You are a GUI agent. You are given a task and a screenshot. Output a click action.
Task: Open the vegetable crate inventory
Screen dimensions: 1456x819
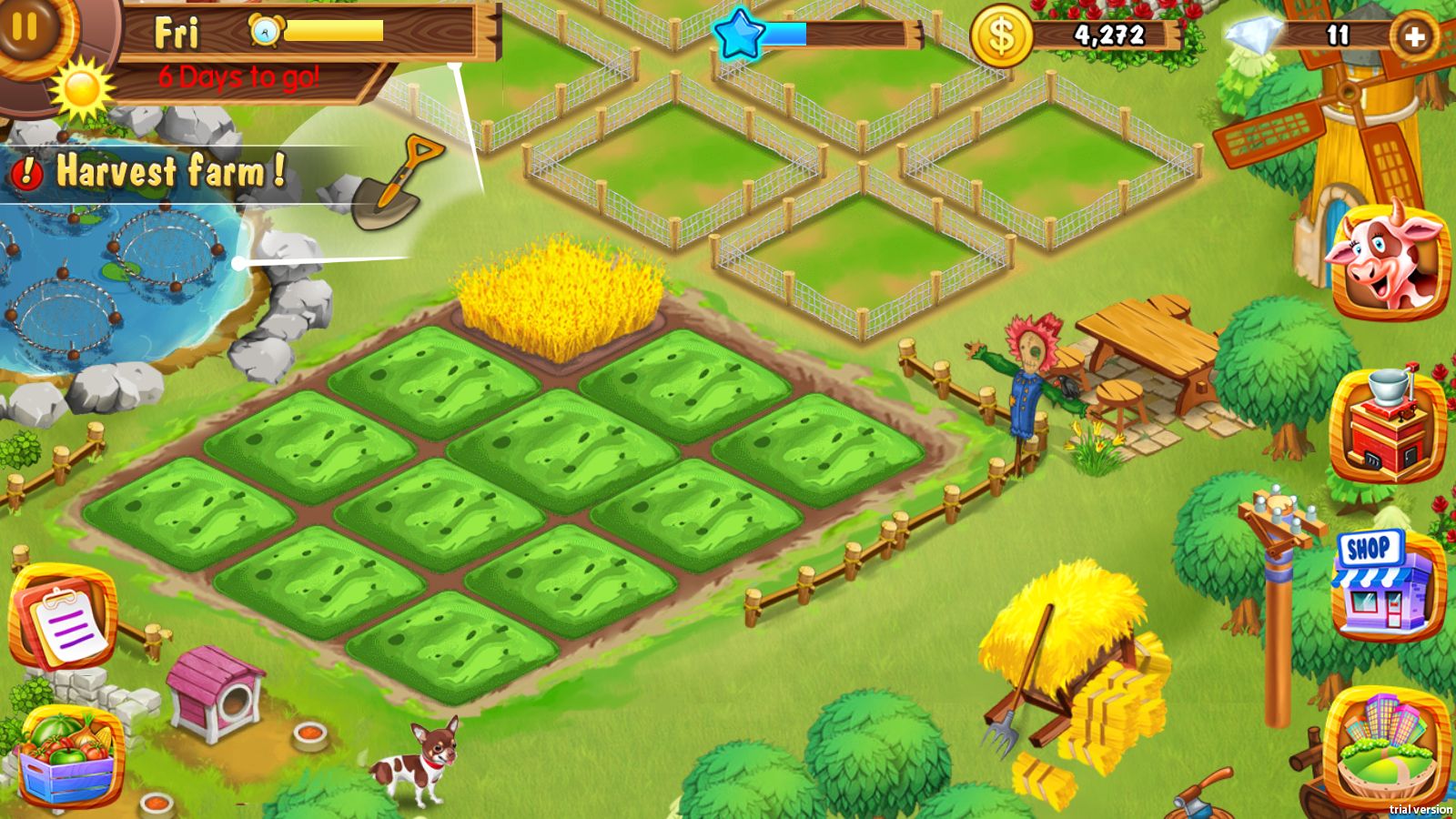click(67, 757)
